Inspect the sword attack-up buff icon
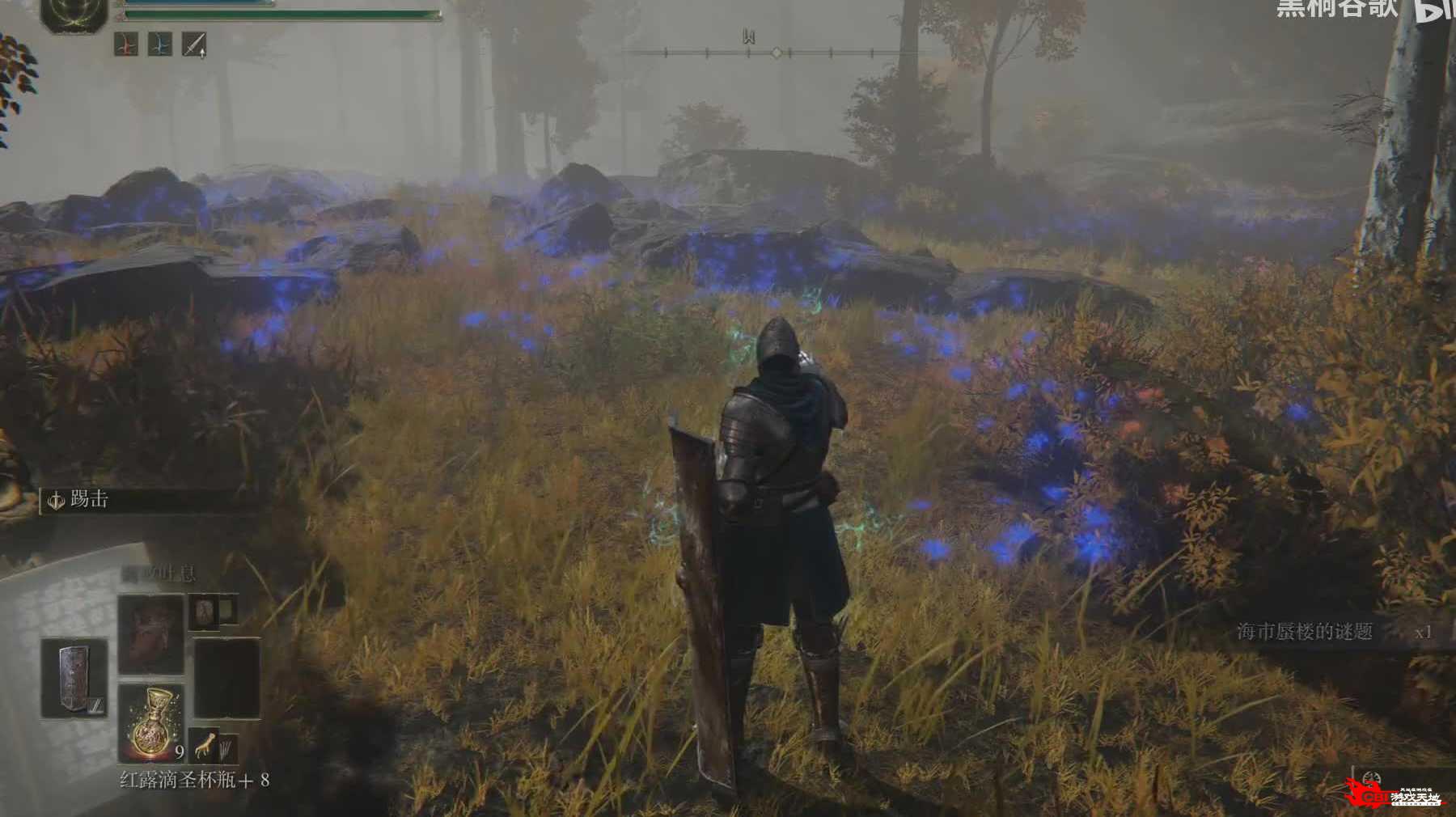The width and height of the screenshot is (1456, 817). pos(194,44)
